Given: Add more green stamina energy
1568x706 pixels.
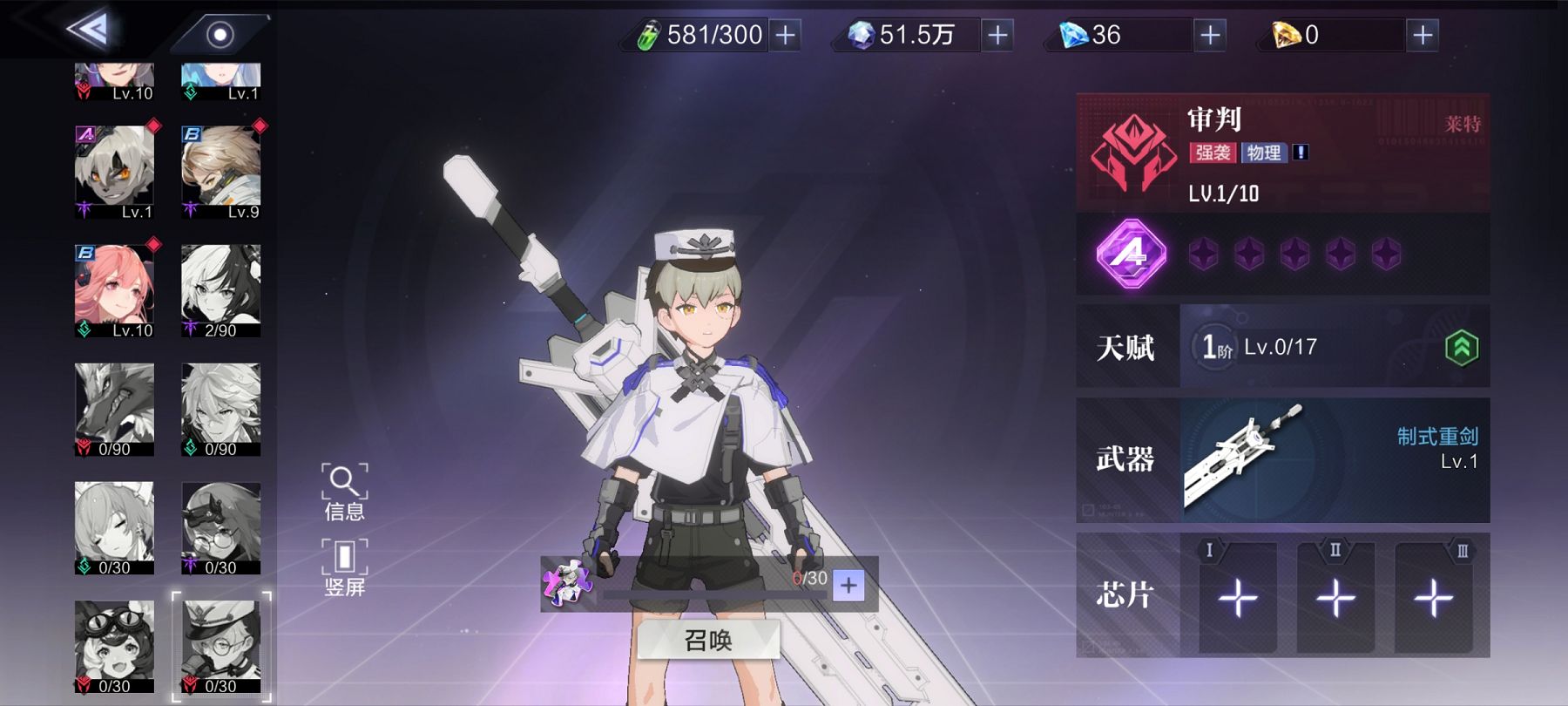Looking at the screenshot, I should (x=785, y=35).
